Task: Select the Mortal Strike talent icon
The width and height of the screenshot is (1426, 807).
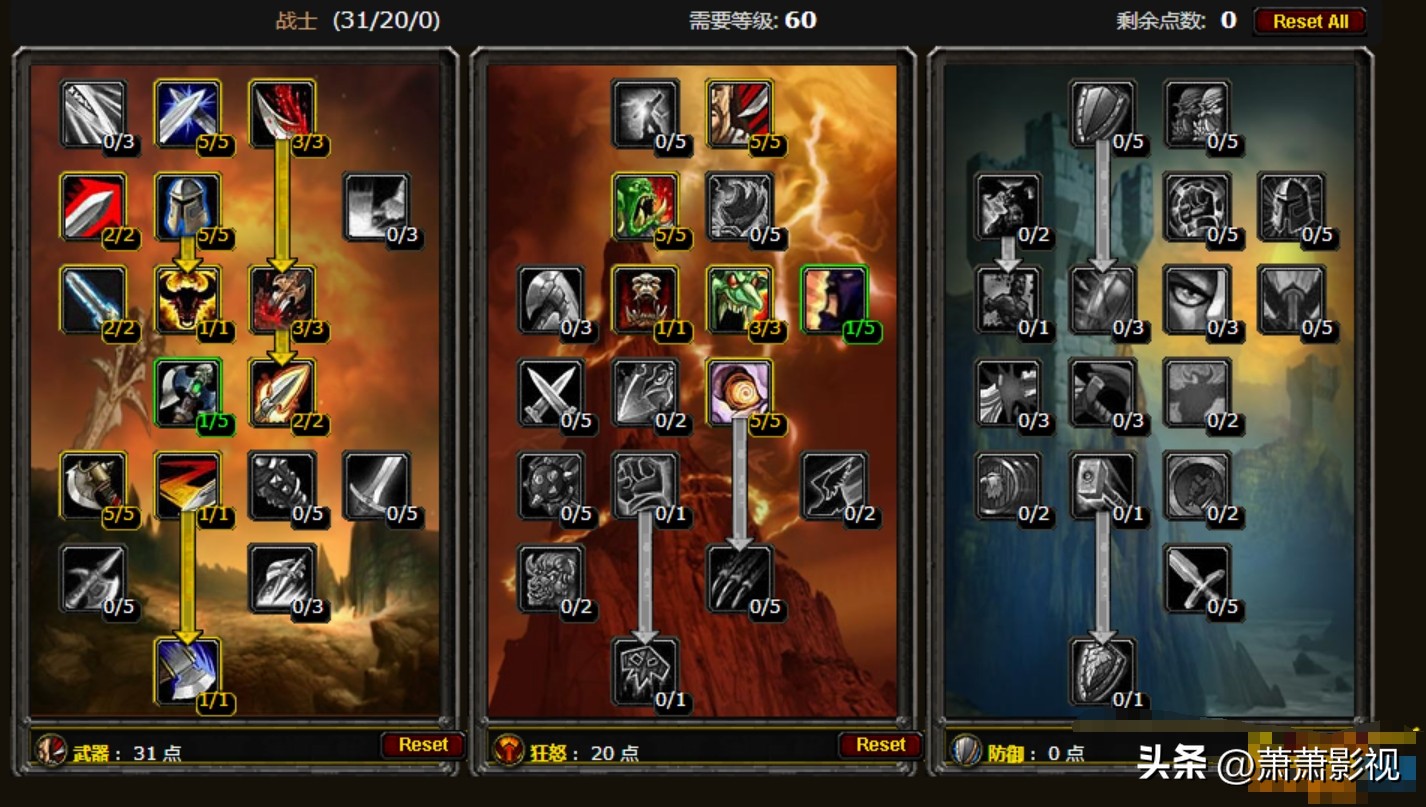Action: point(187,671)
